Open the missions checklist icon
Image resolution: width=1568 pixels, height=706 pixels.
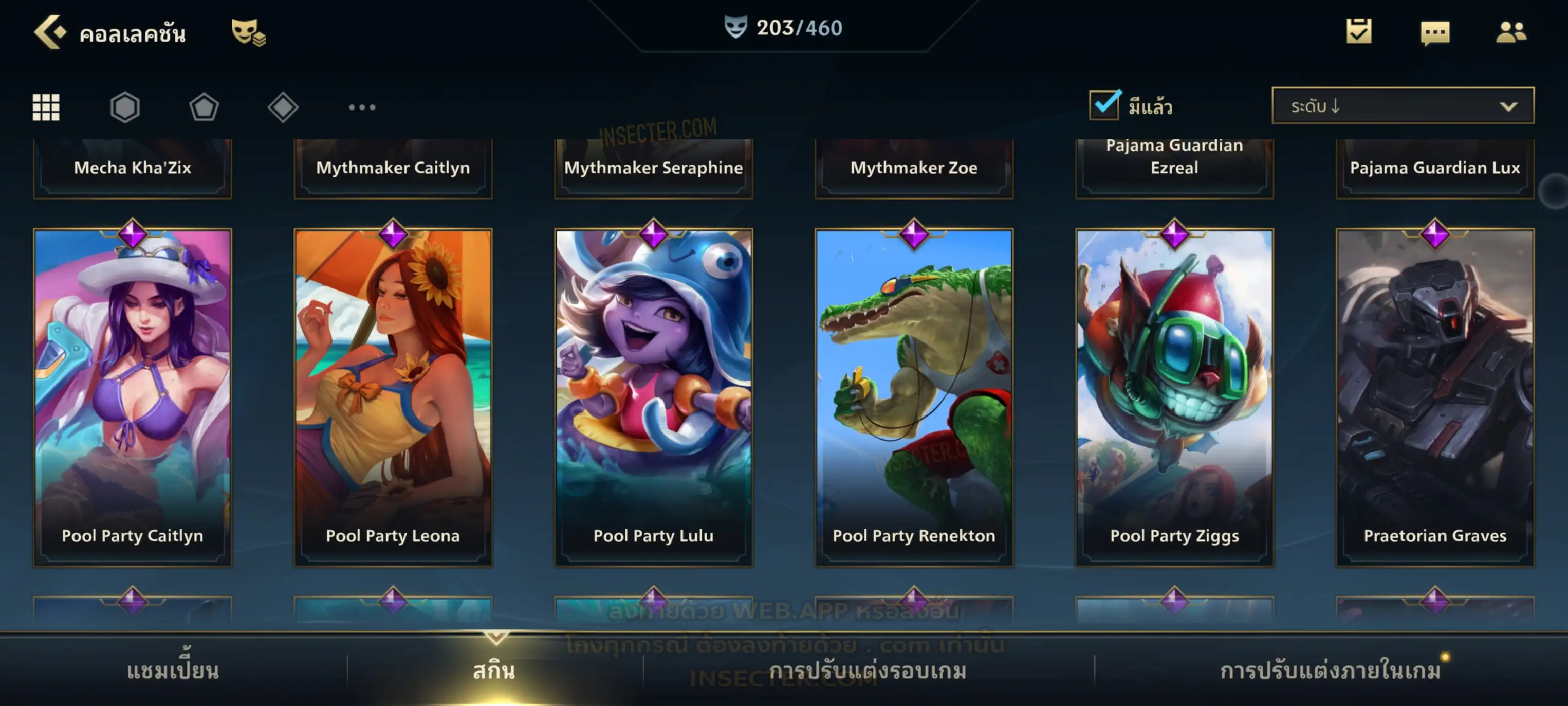coord(1359,32)
